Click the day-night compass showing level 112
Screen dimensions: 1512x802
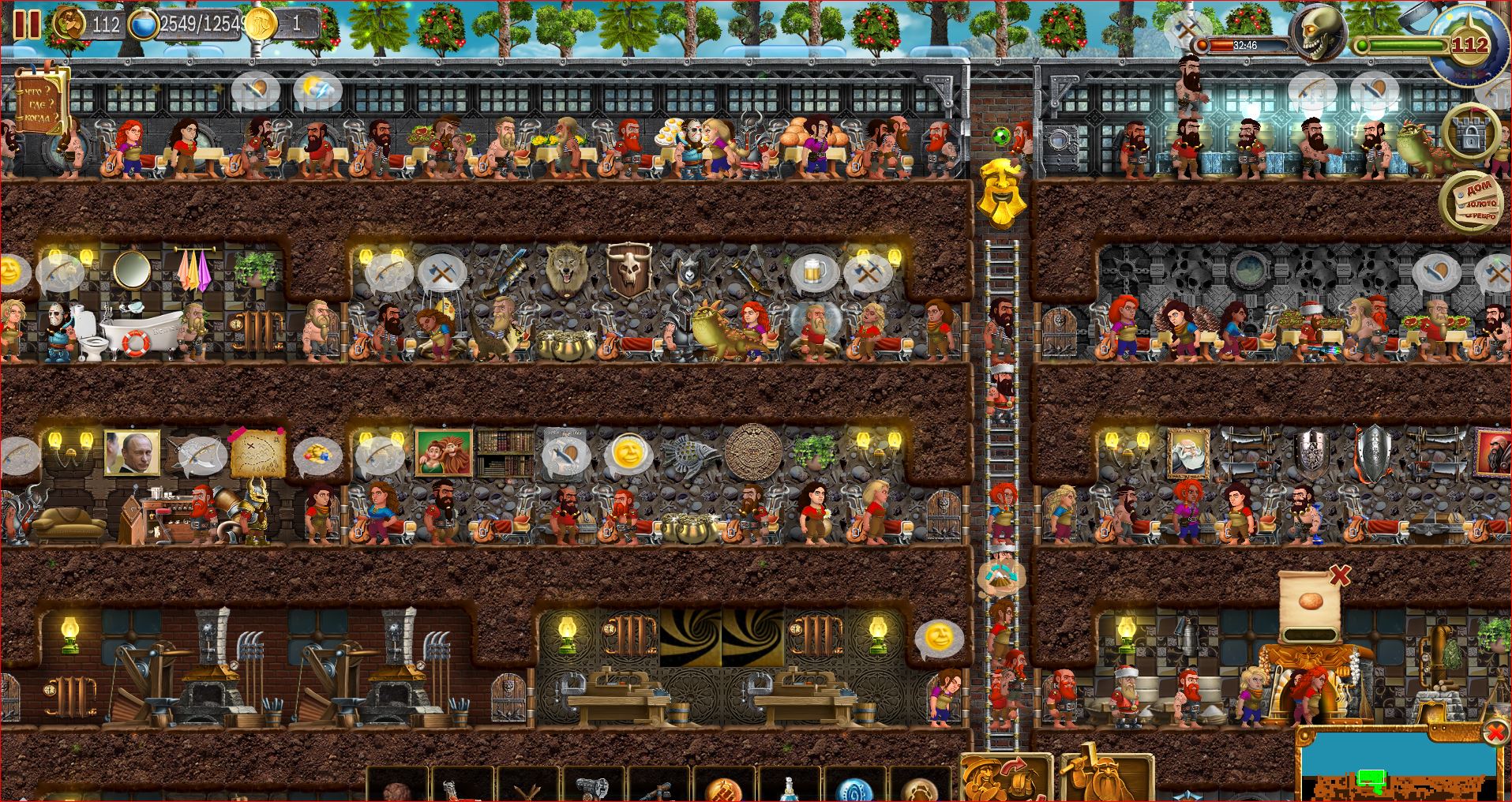(1470, 43)
